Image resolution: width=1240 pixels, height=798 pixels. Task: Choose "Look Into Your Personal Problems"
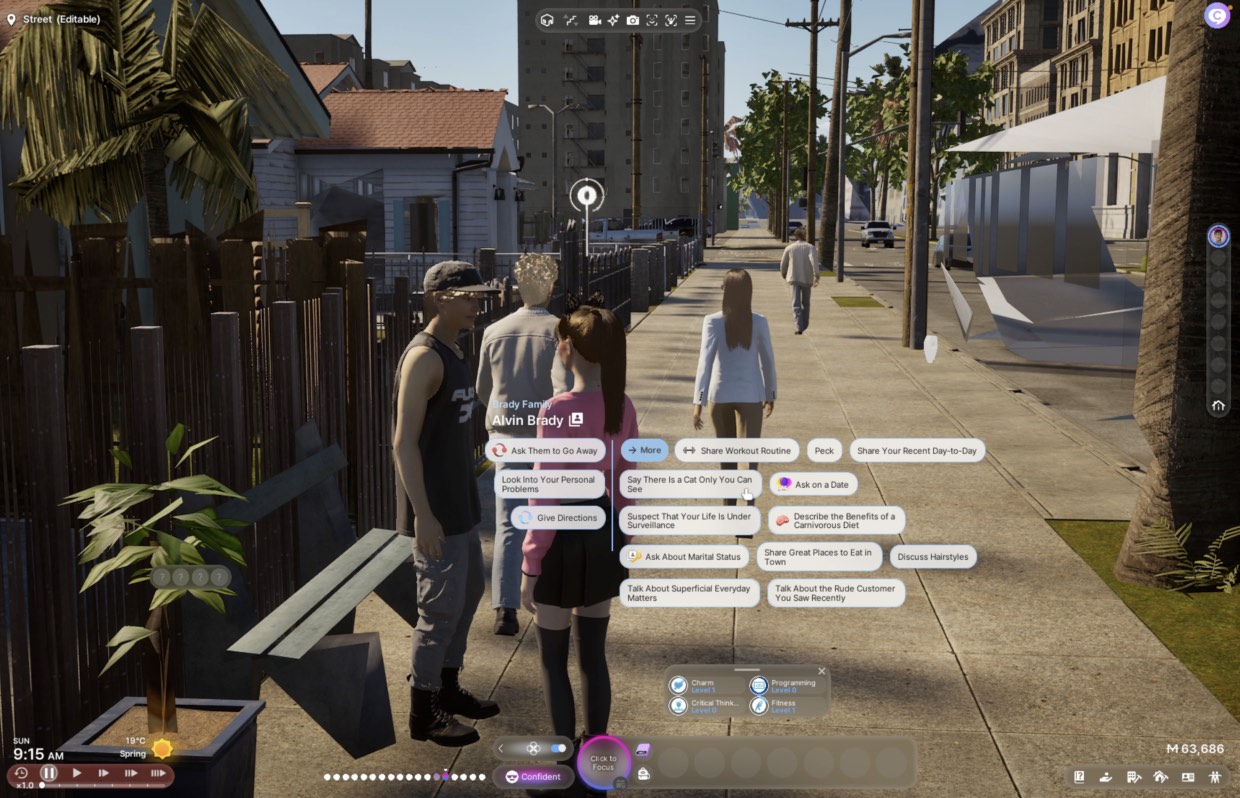pyautogui.click(x=549, y=484)
